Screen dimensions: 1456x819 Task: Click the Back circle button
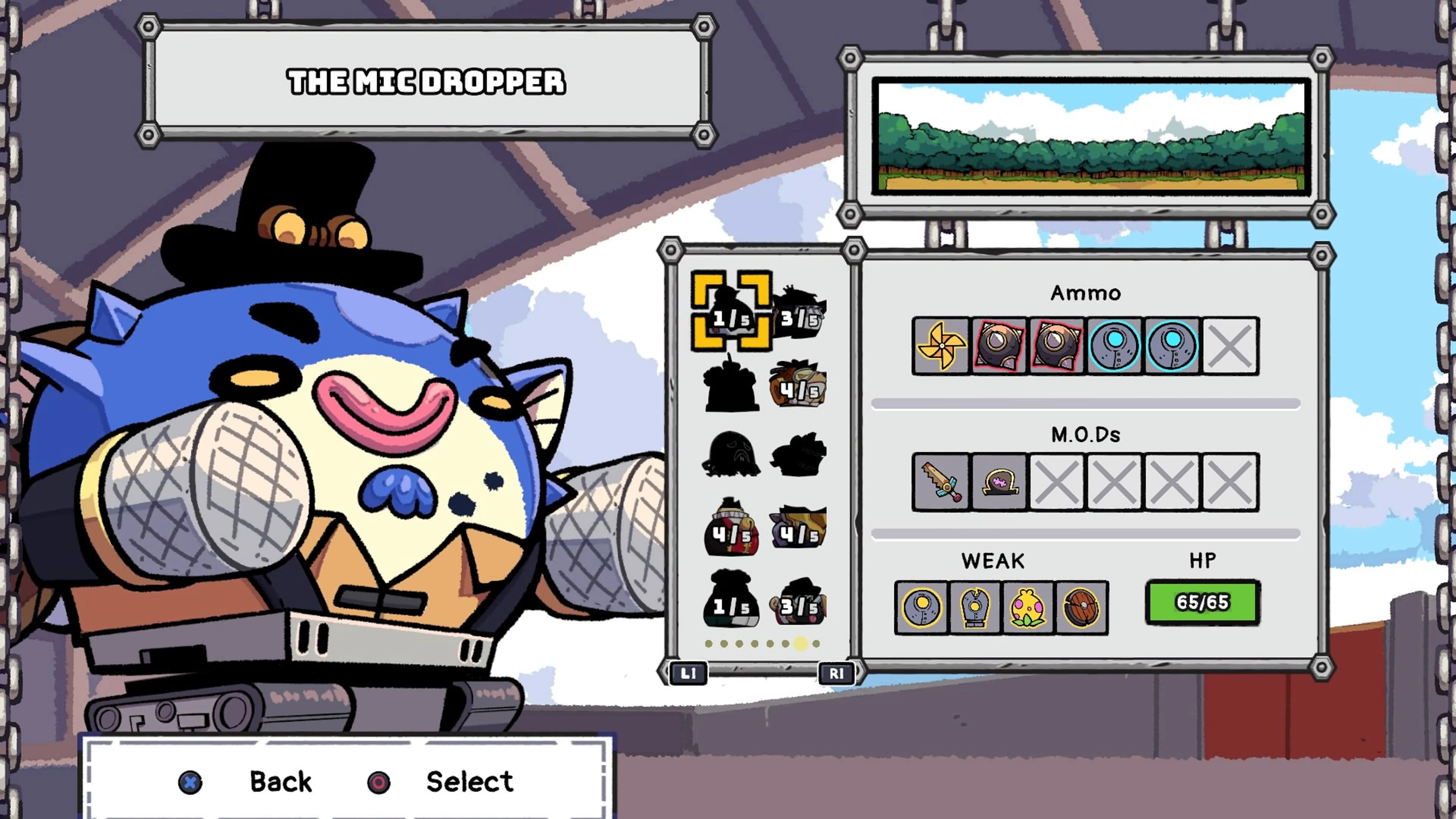tap(189, 783)
